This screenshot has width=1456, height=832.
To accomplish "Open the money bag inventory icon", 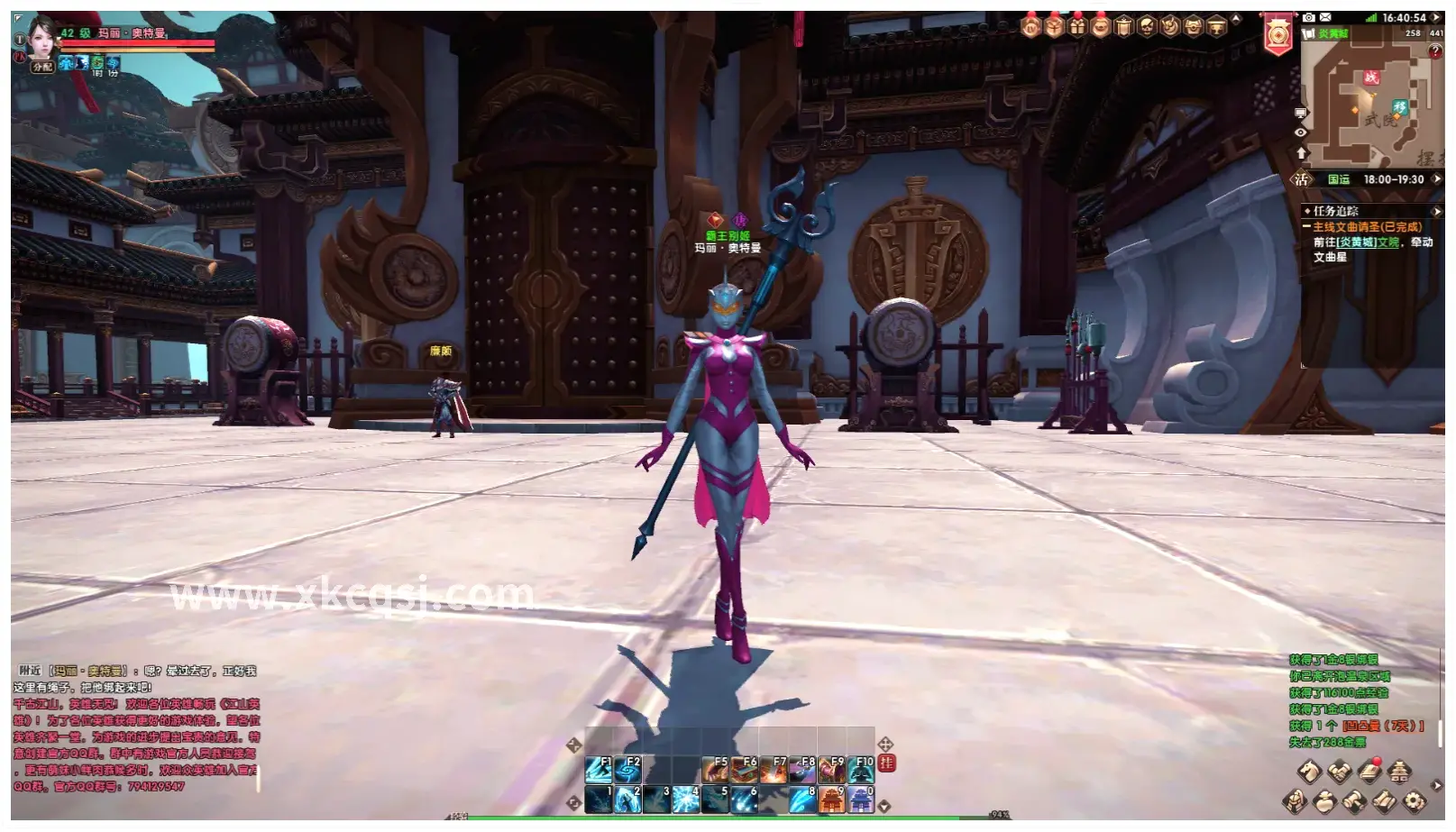I will point(1324,800).
